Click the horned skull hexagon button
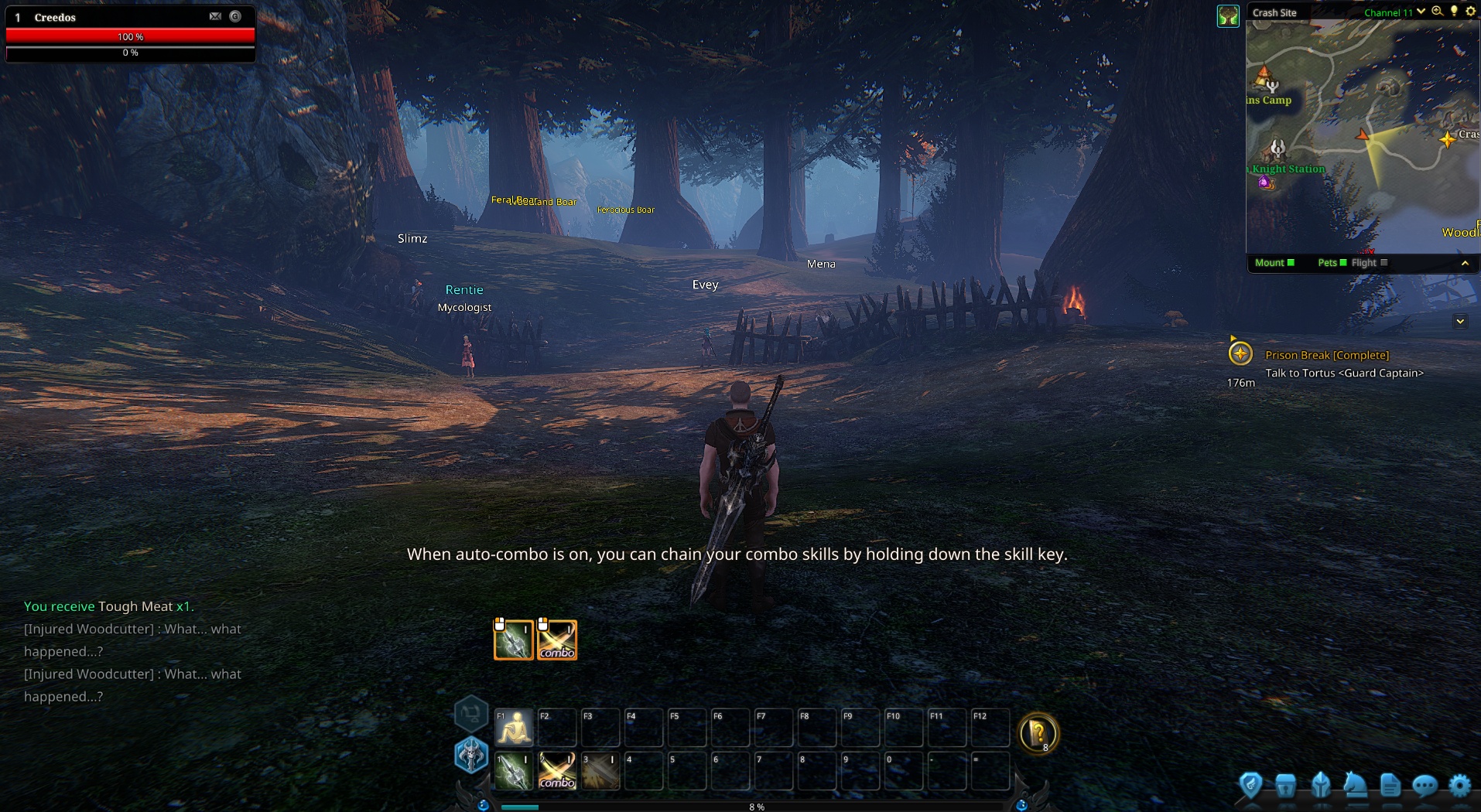Image resolution: width=1481 pixels, height=812 pixels. coord(470,755)
